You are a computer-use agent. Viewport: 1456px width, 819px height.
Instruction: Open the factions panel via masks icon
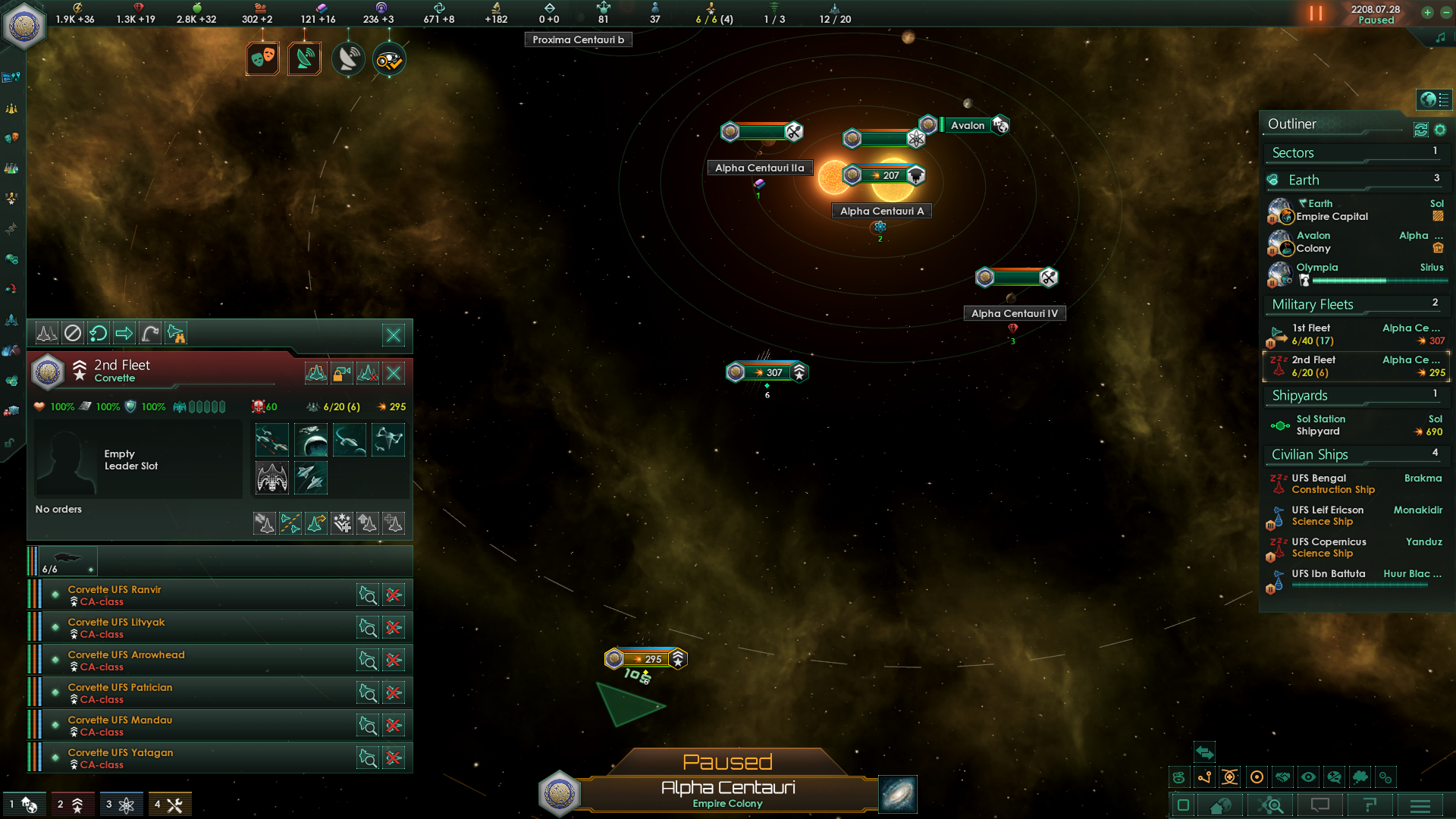pos(262,58)
